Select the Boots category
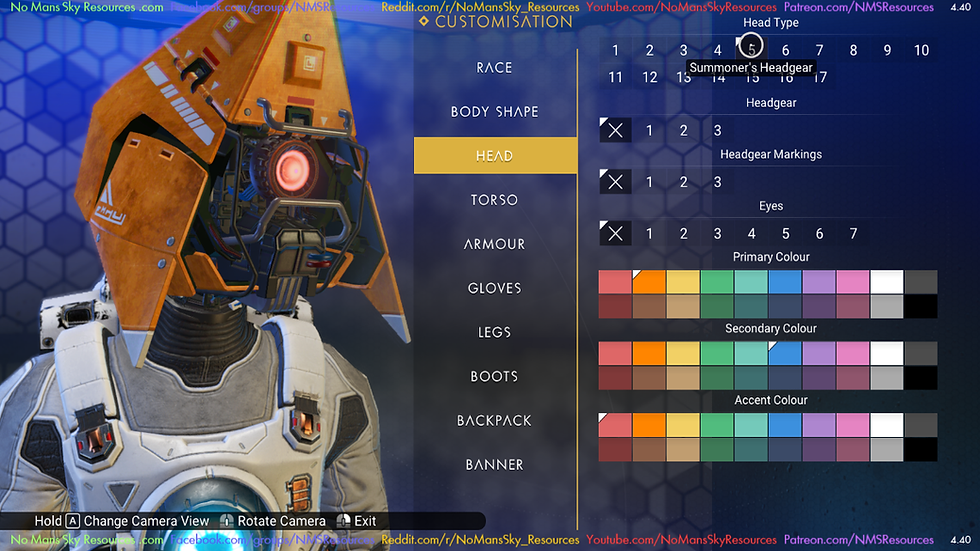This screenshot has width=980, height=551. pos(495,376)
